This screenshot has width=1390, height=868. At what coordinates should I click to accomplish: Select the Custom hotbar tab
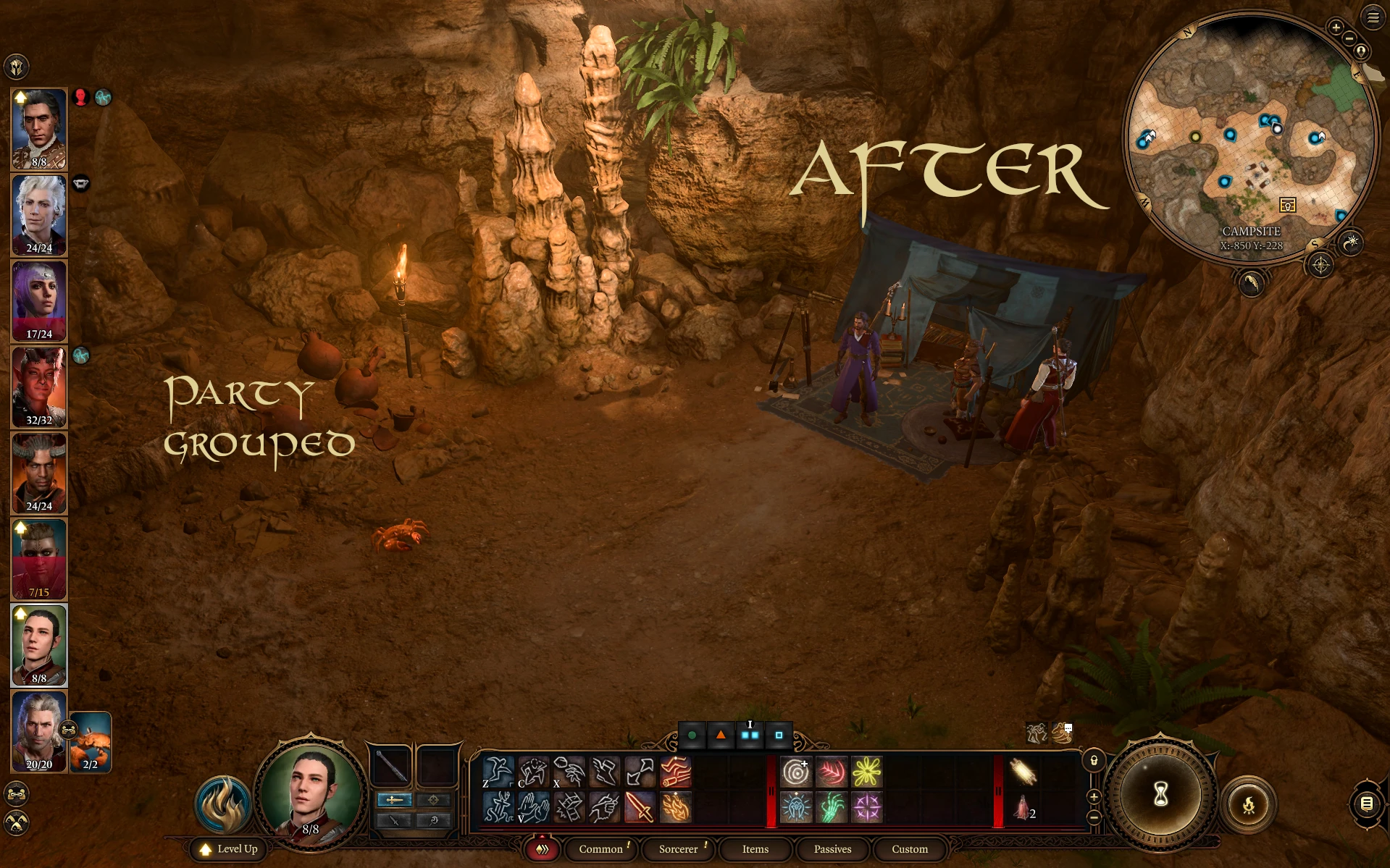909,849
